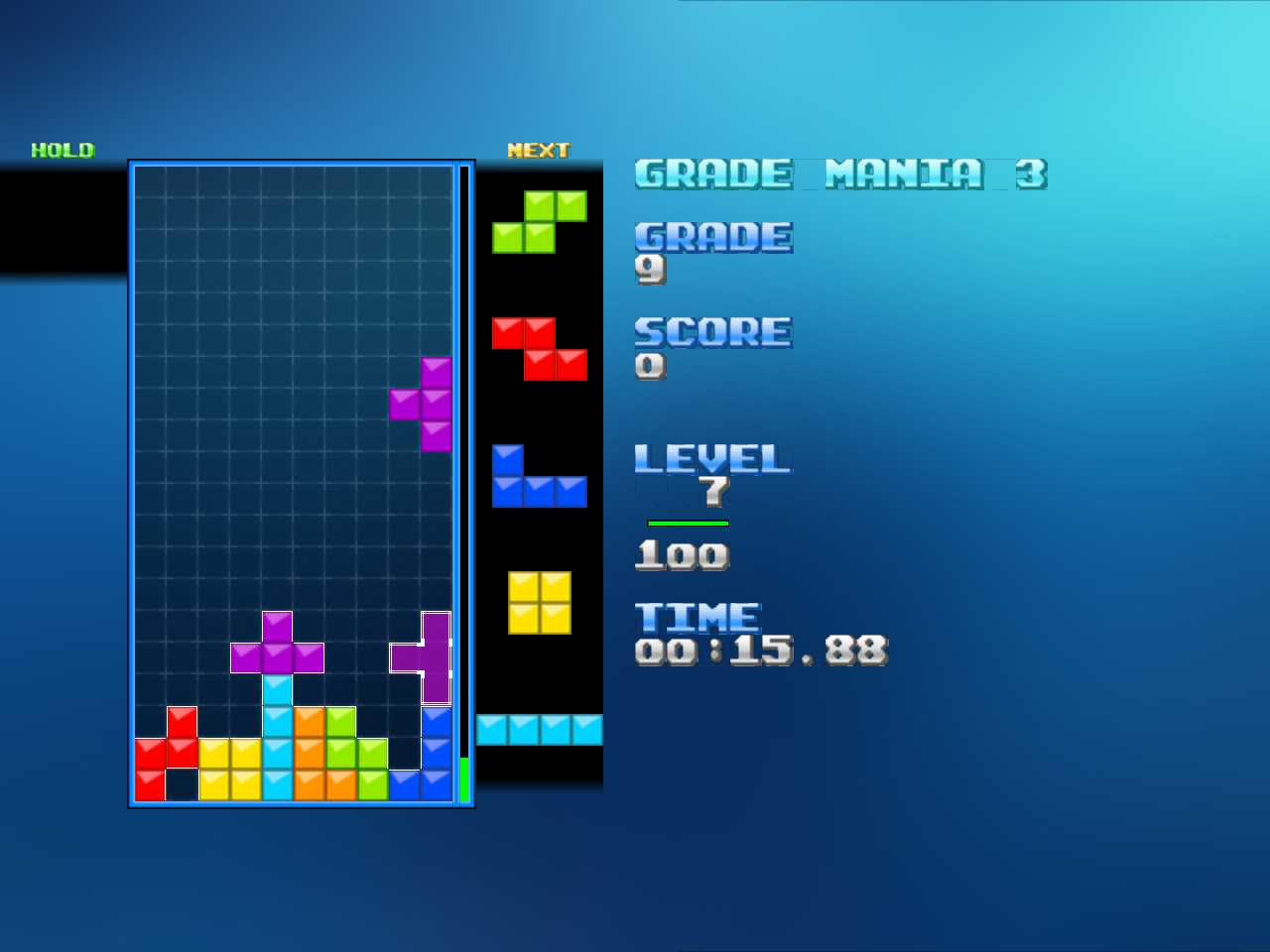Viewport: 1270px width, 952px height.
Task: Click the LEVEL label
Action: 711,459
